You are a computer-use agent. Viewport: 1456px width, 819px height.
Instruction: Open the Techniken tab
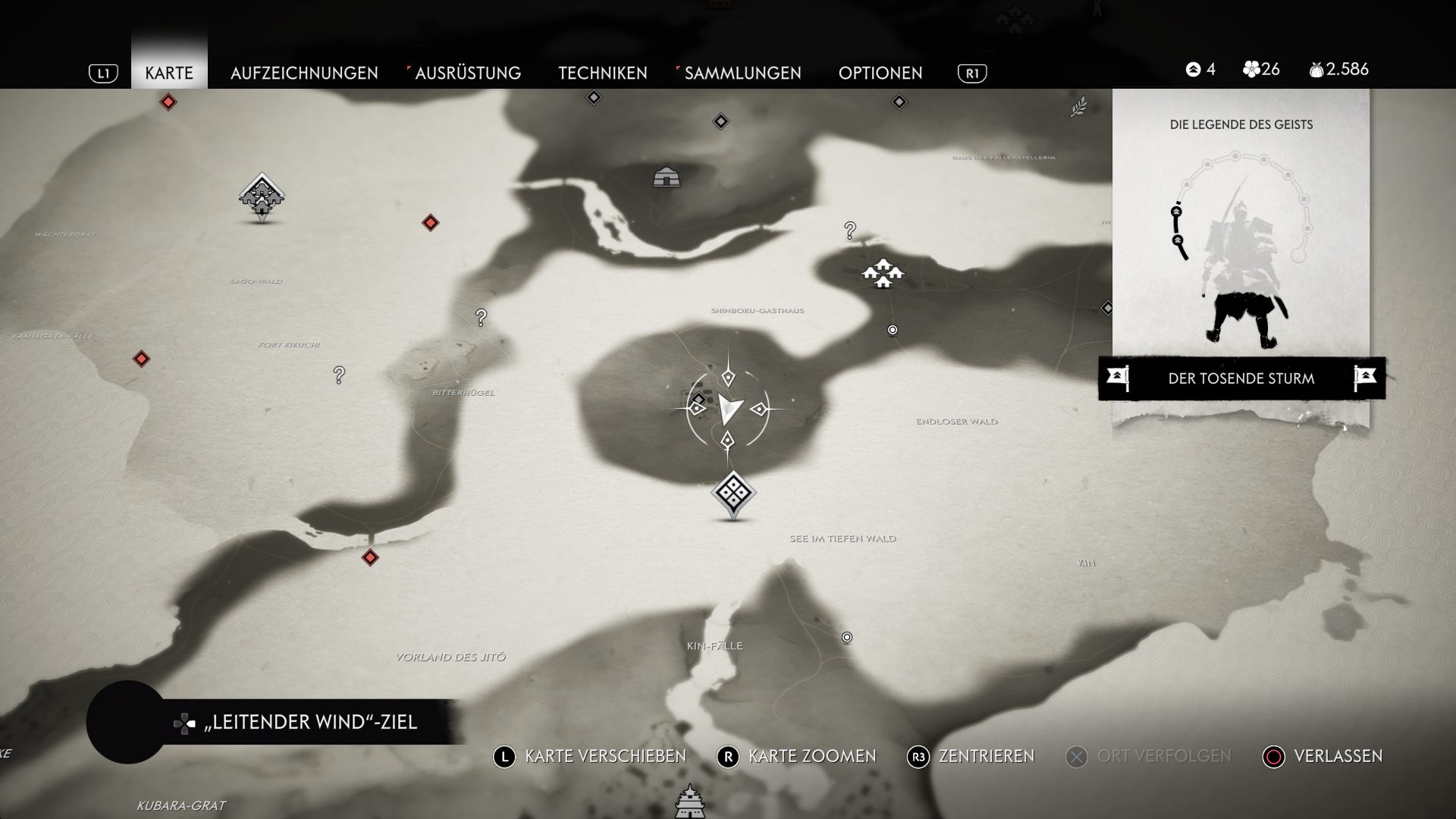tap(603, 73)
